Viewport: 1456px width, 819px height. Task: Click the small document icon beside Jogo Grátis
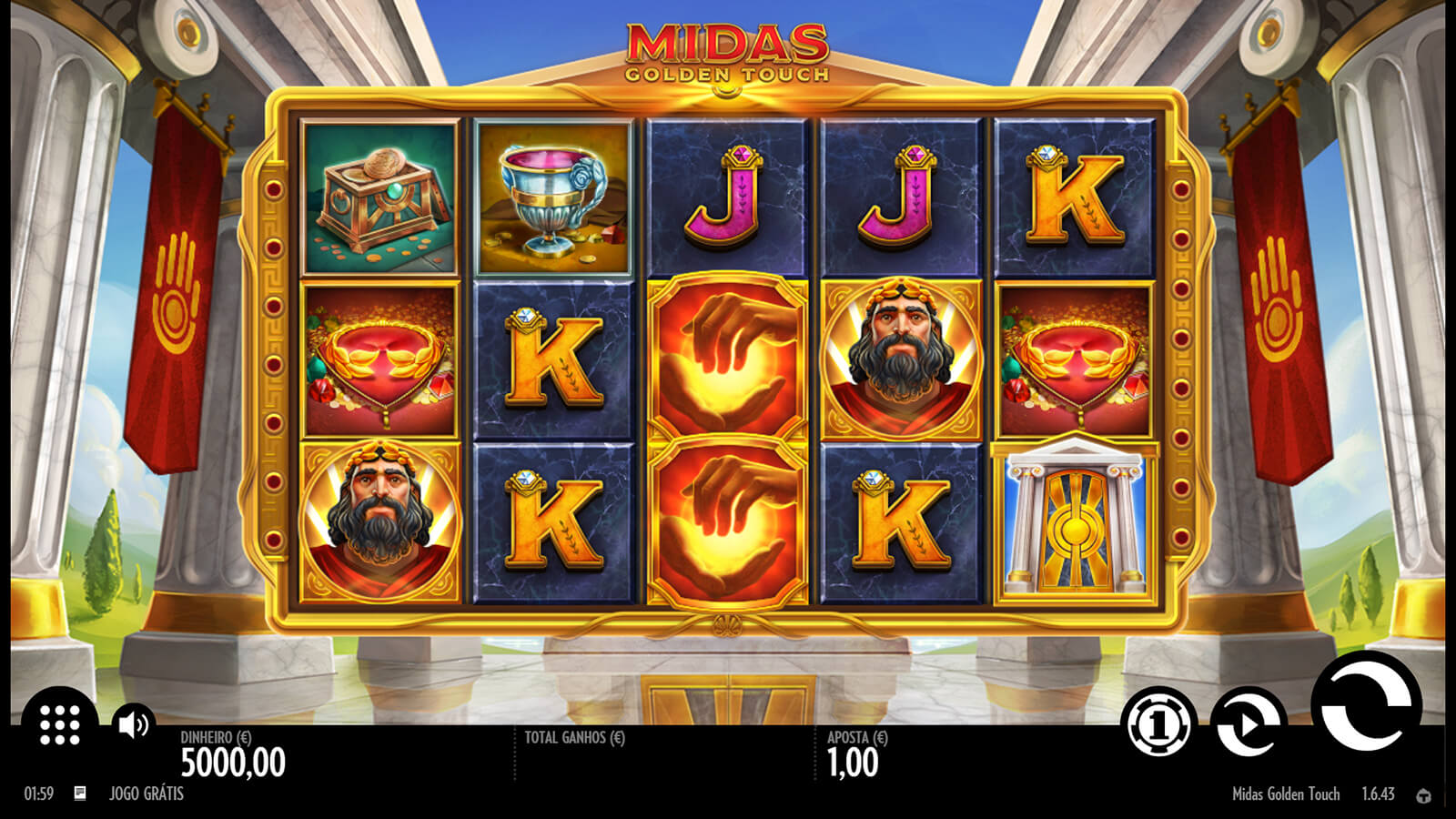pos(80,794)
